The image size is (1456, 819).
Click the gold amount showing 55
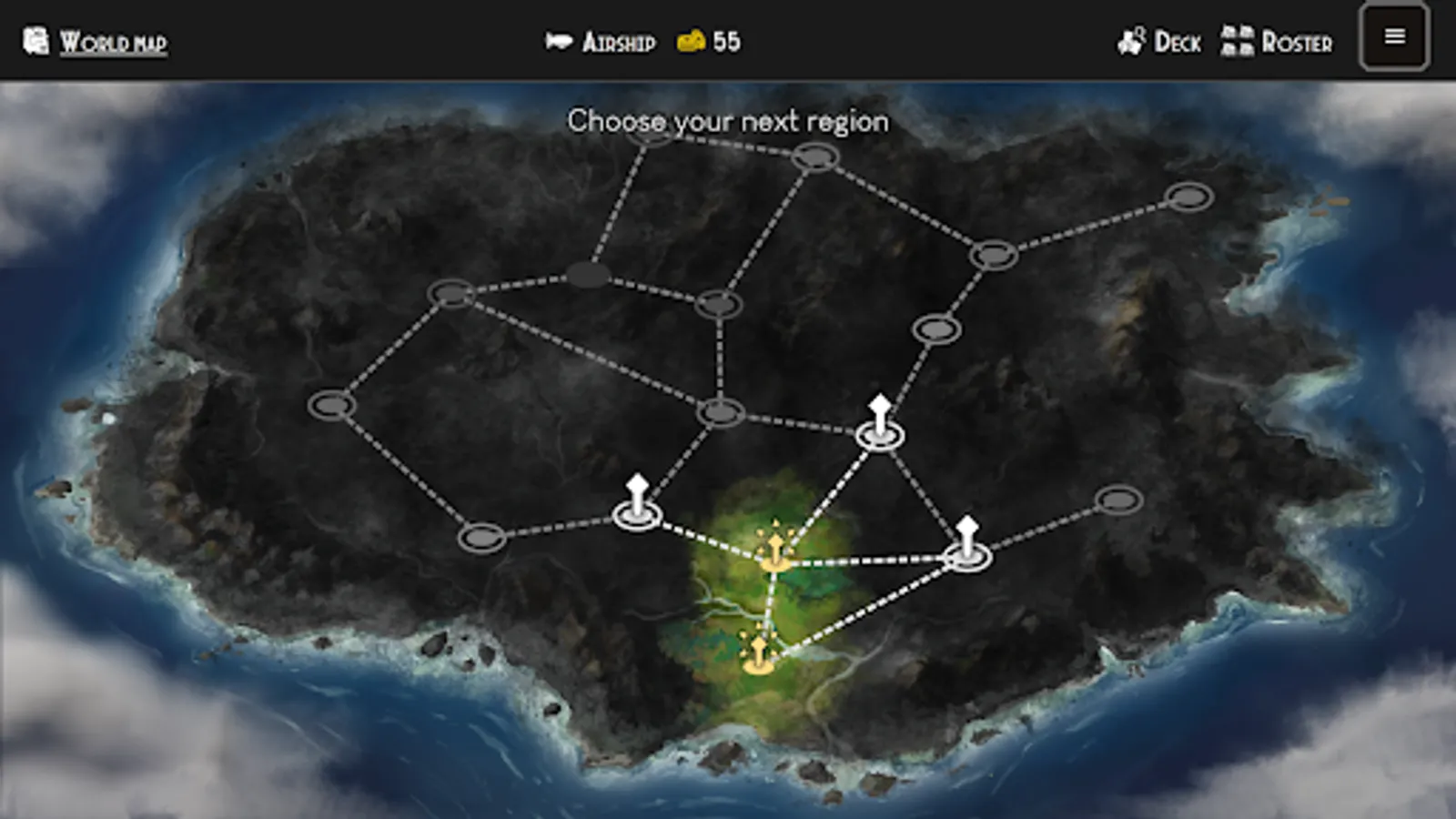[x=728, y=40]
